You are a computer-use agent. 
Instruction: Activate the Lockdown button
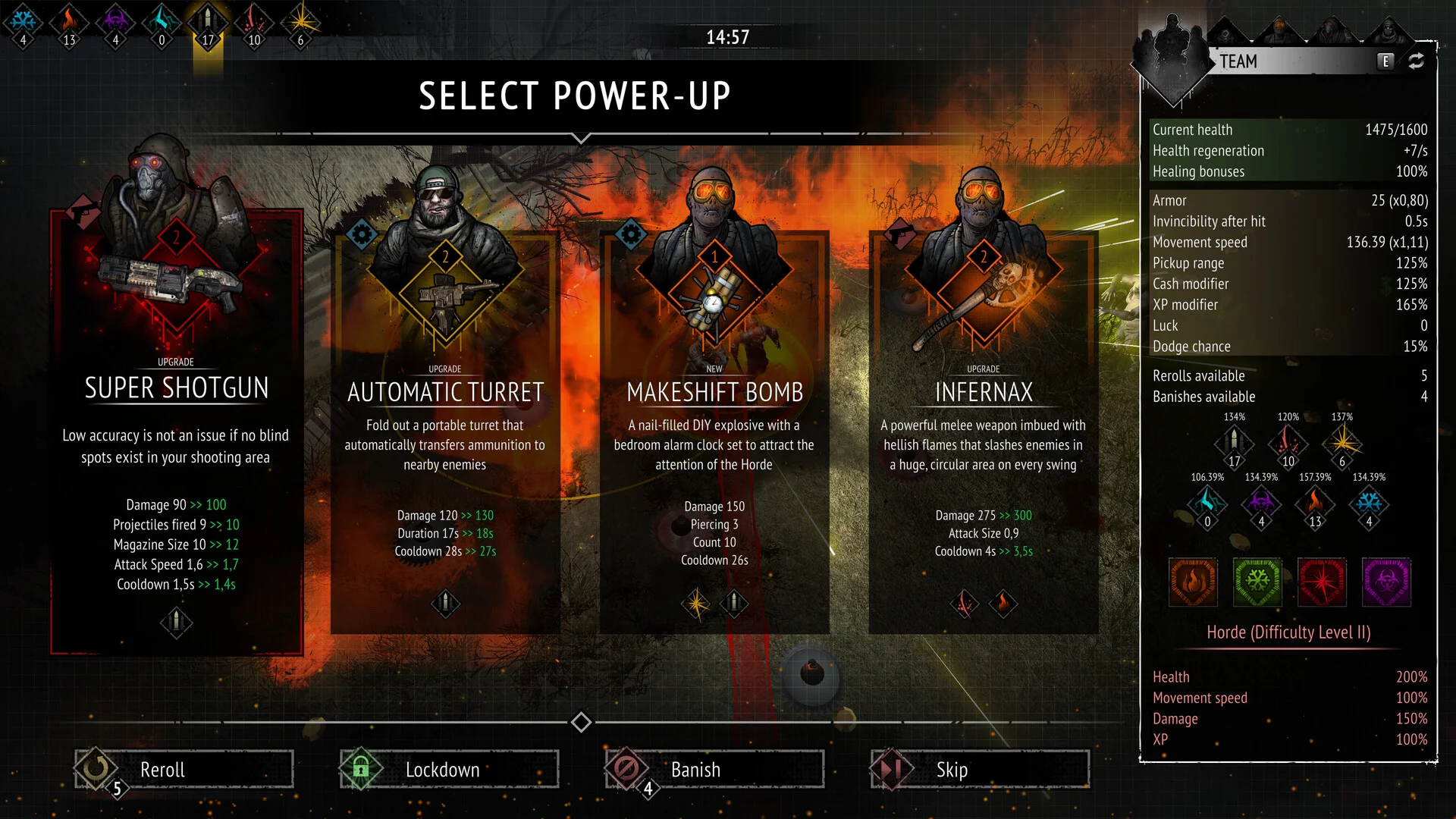pyautogui.click(x=449, y=769)
